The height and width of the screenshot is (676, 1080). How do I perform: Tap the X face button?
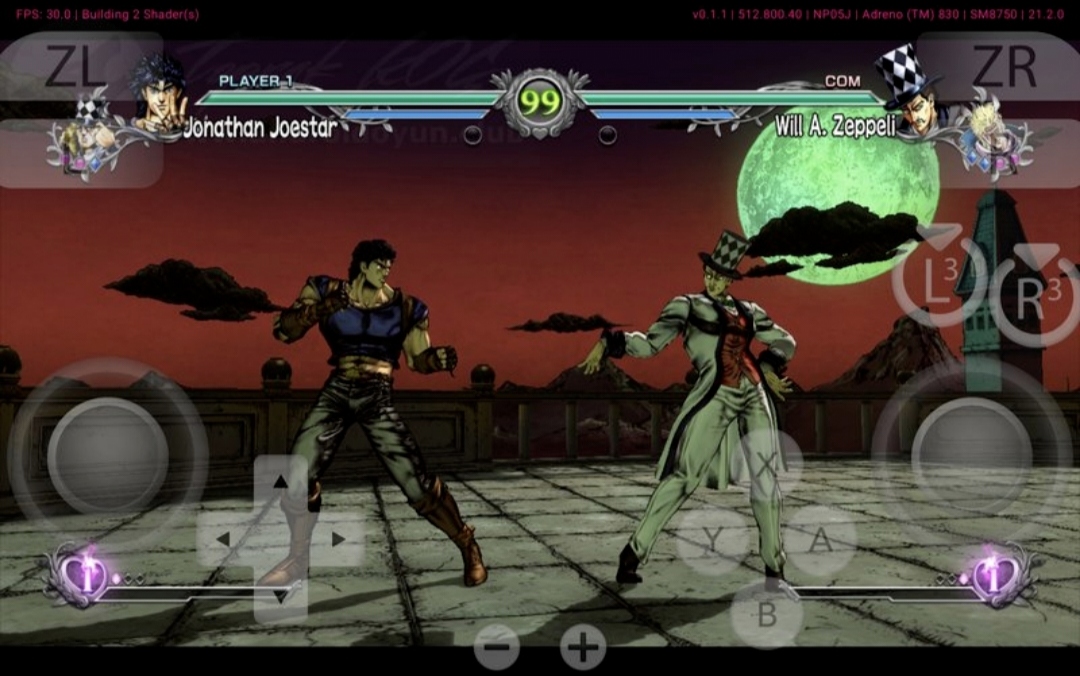[767, 464]
